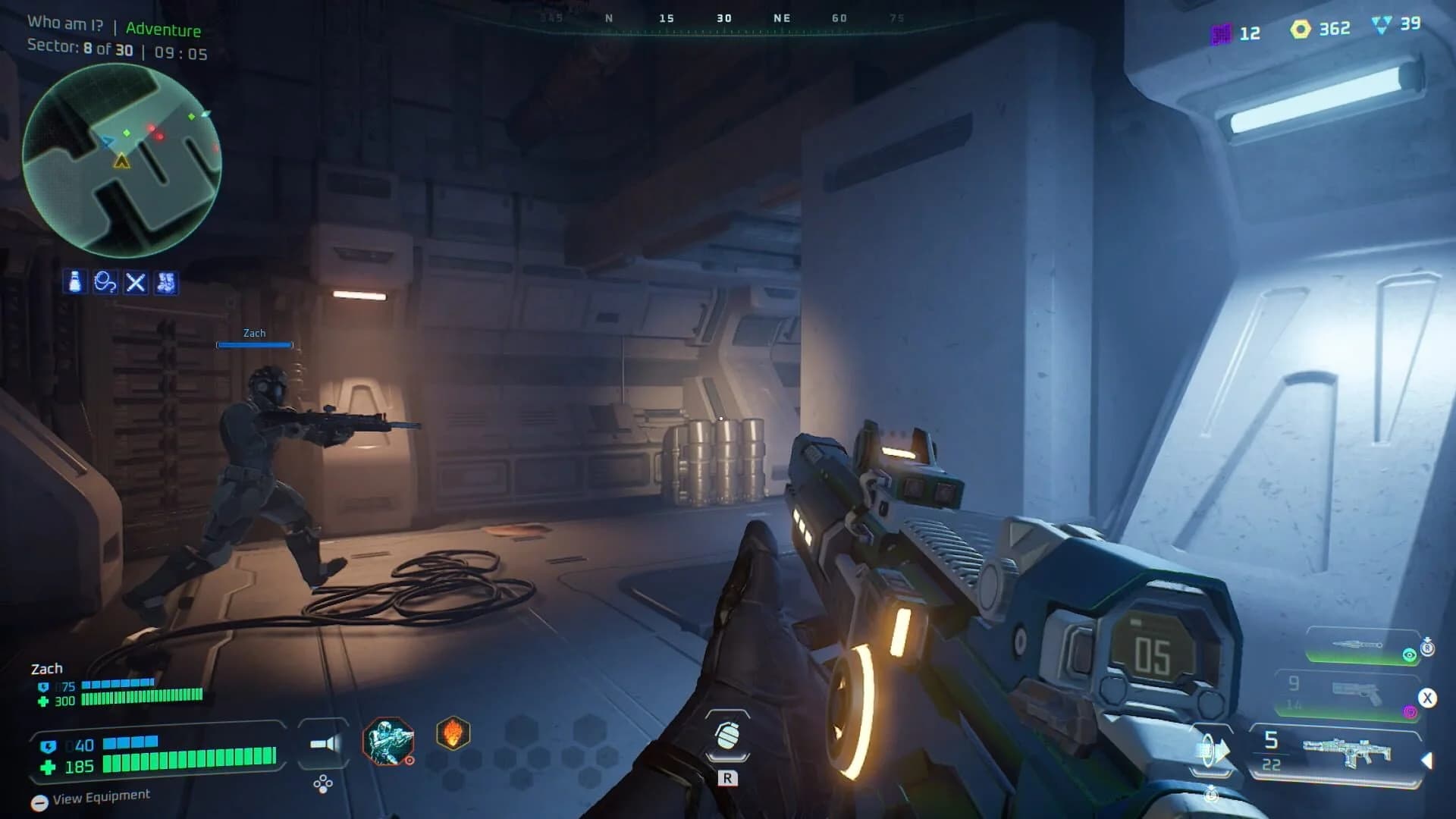
Task: Click the boots icon under the minimap
Action: (x=165, y=281)
